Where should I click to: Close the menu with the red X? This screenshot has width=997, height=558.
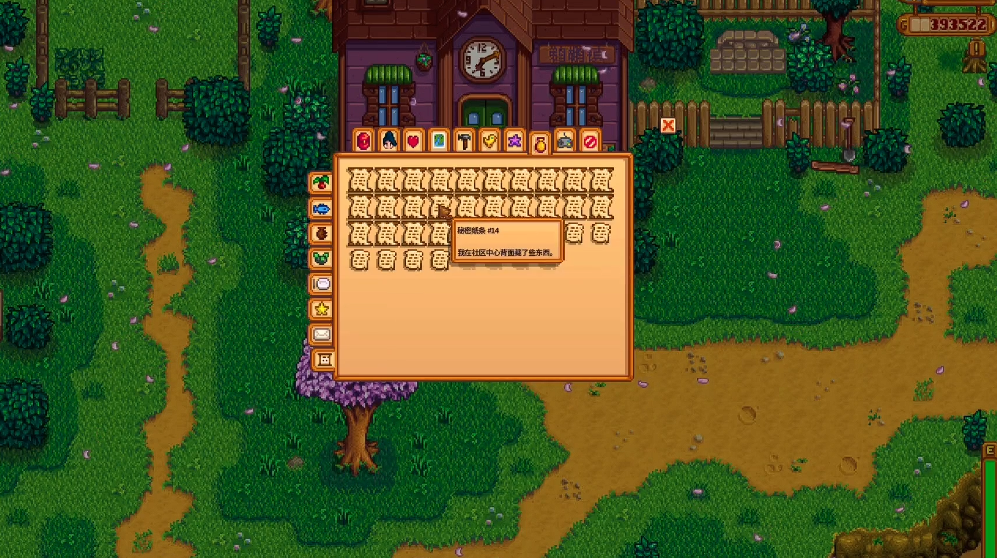pyautogui.click(x=668, y=125)
